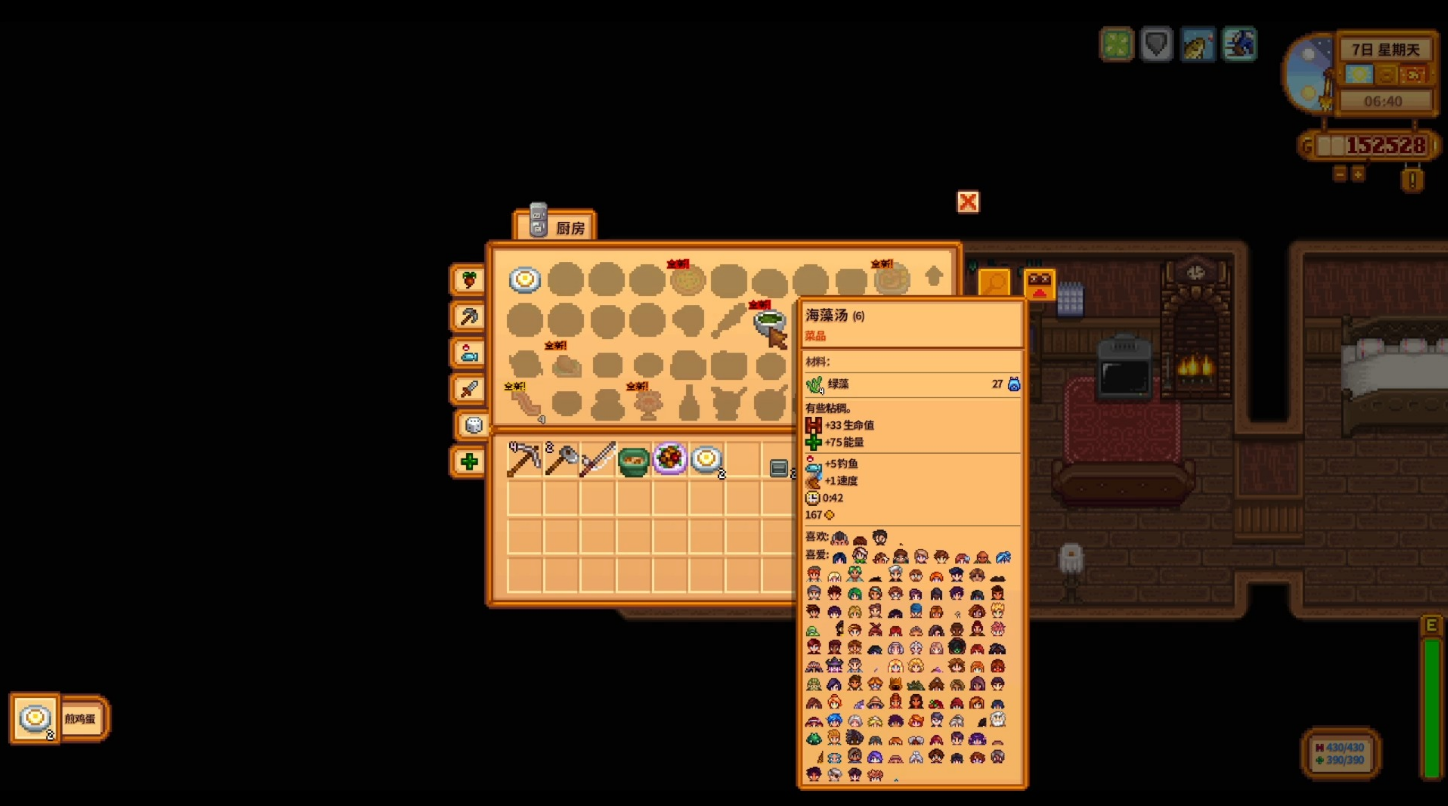
Task: Switch to the sword combat category tab
Action: point(468,389)
